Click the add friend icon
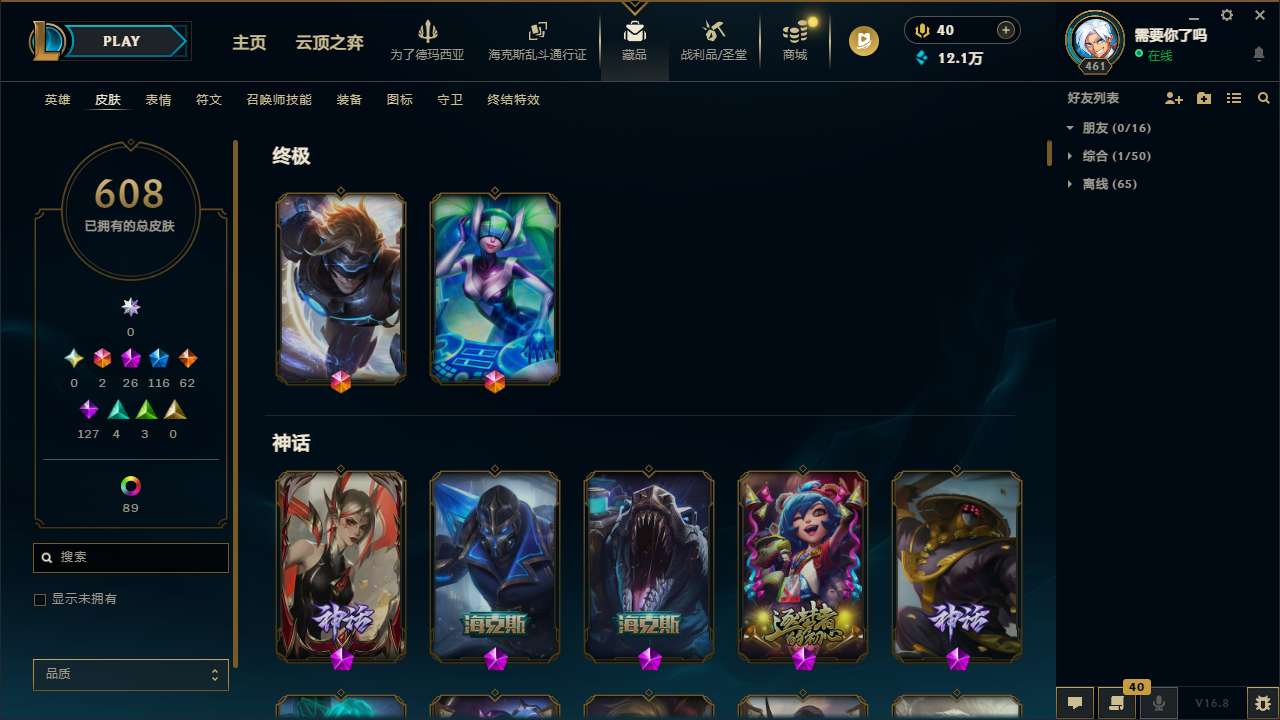Image resolution: width=1280 pixels, height=720 pixels. 1174,98
